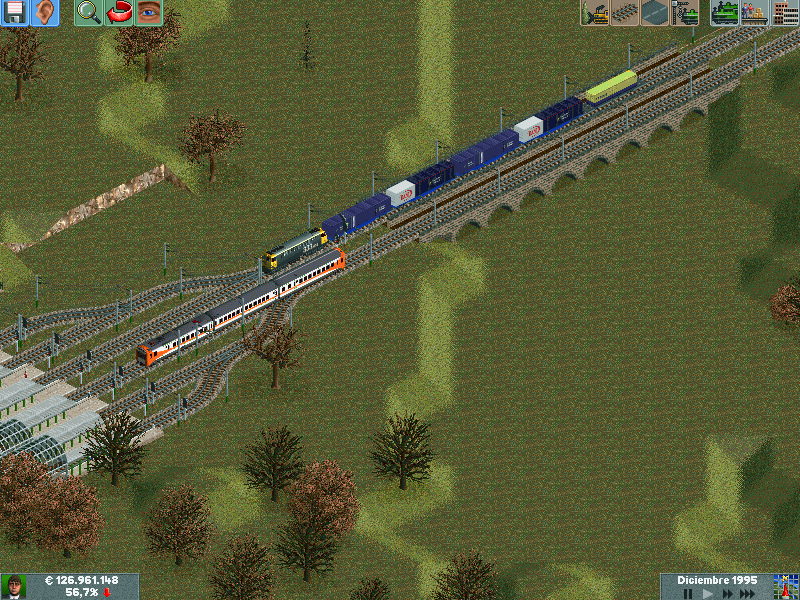Open the stations list with passengers icon
800x600 pixels.
pos(754,13)
